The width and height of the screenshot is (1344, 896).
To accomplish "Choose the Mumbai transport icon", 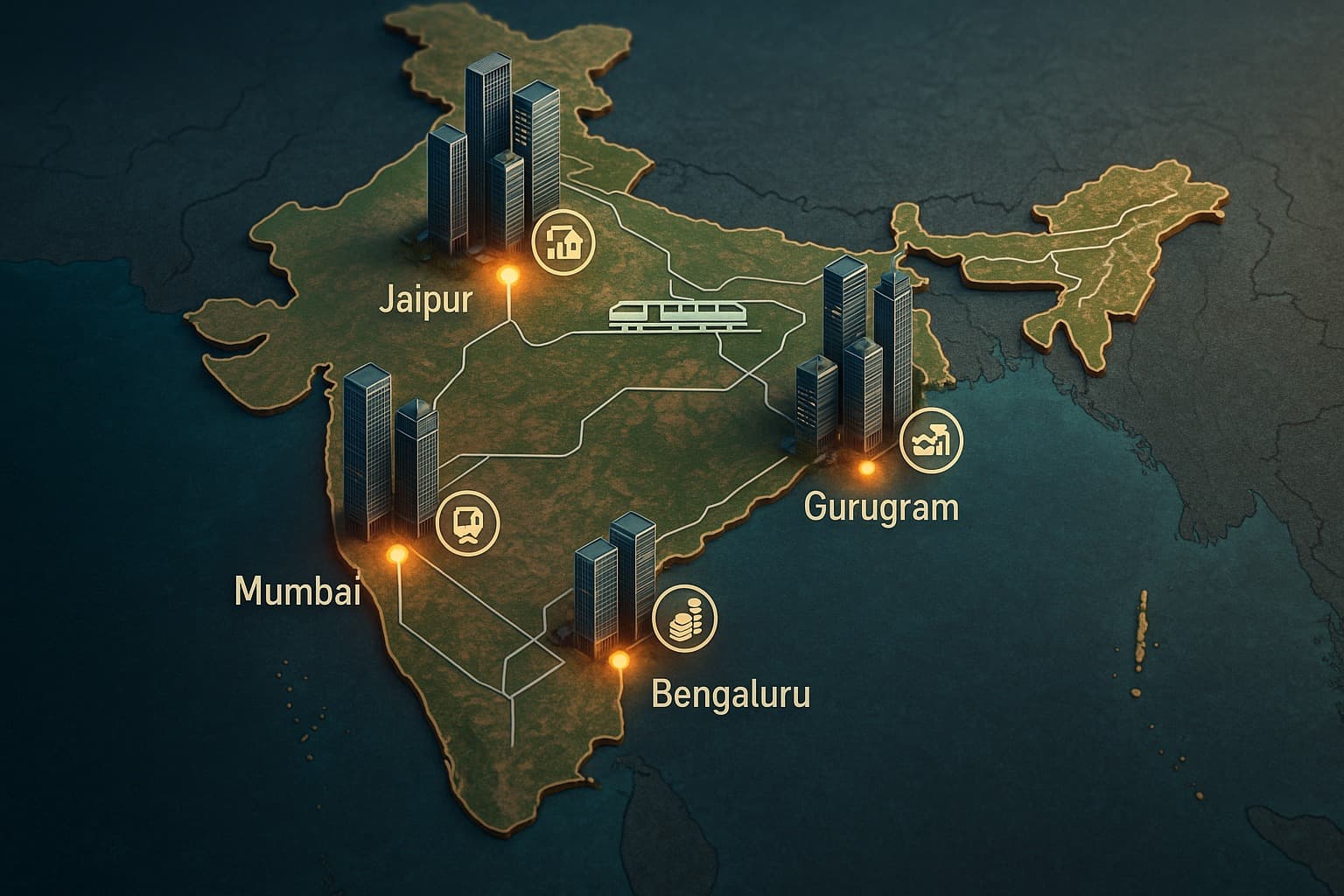I will [x=467, y=522].
